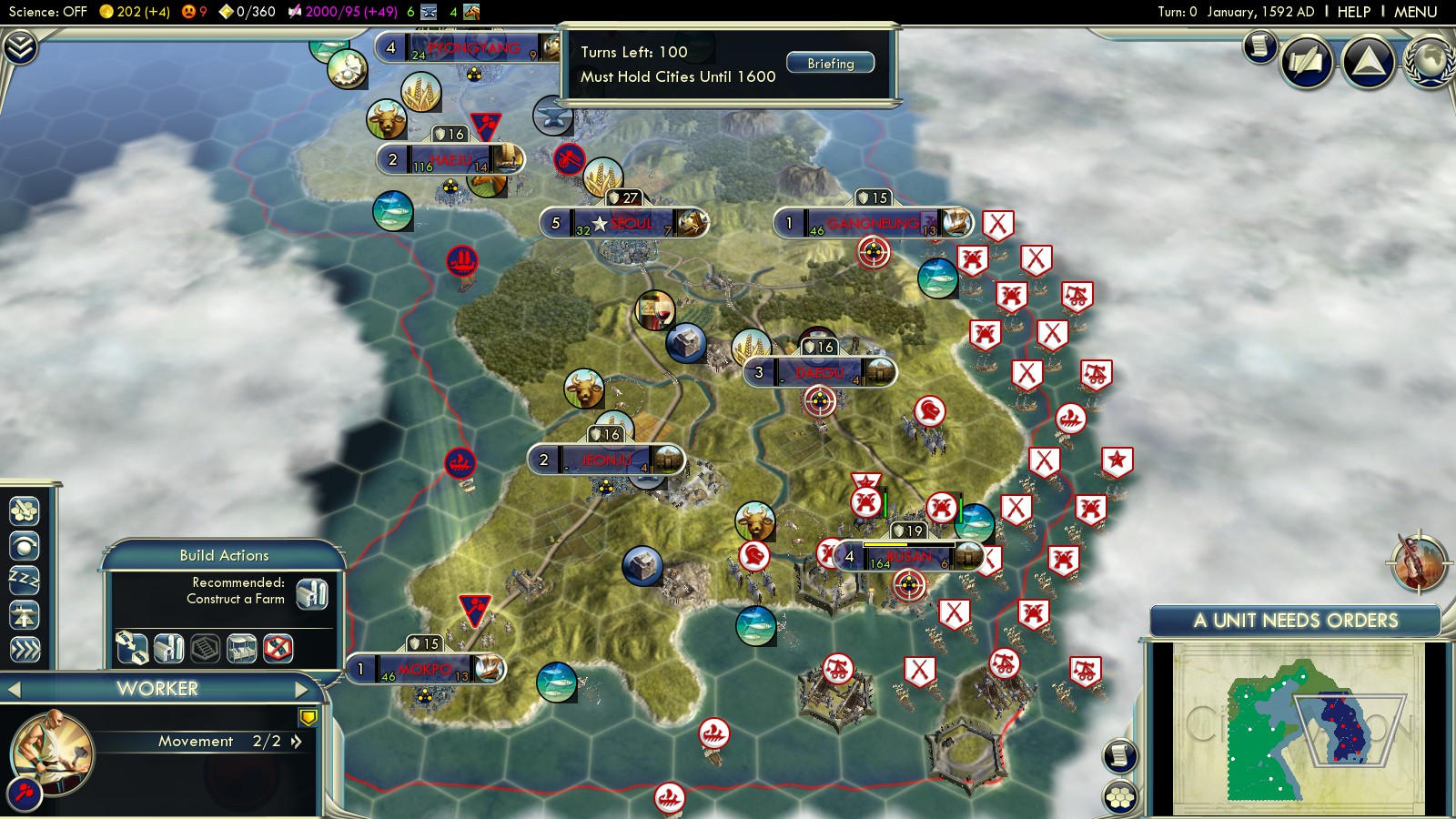
Task: Cycle to the previous unit arrow
Action: [14, 690]
